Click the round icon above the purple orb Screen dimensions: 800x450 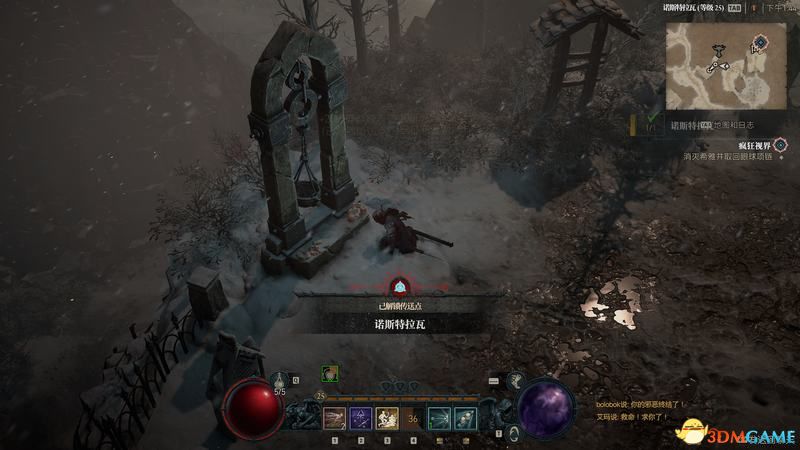tap(515, 379)
